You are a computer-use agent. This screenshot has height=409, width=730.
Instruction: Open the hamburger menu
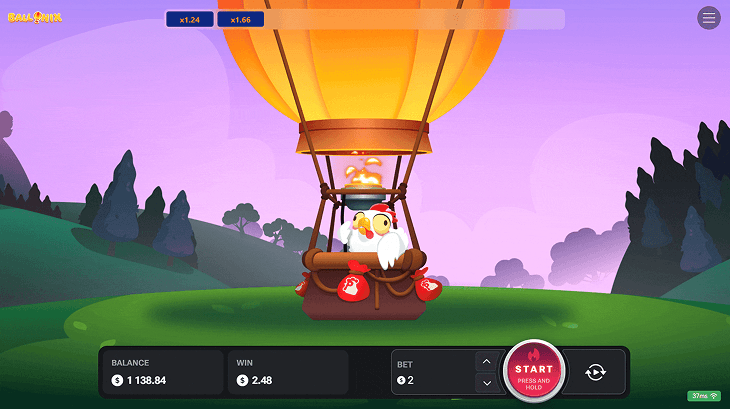click(709, 18)
